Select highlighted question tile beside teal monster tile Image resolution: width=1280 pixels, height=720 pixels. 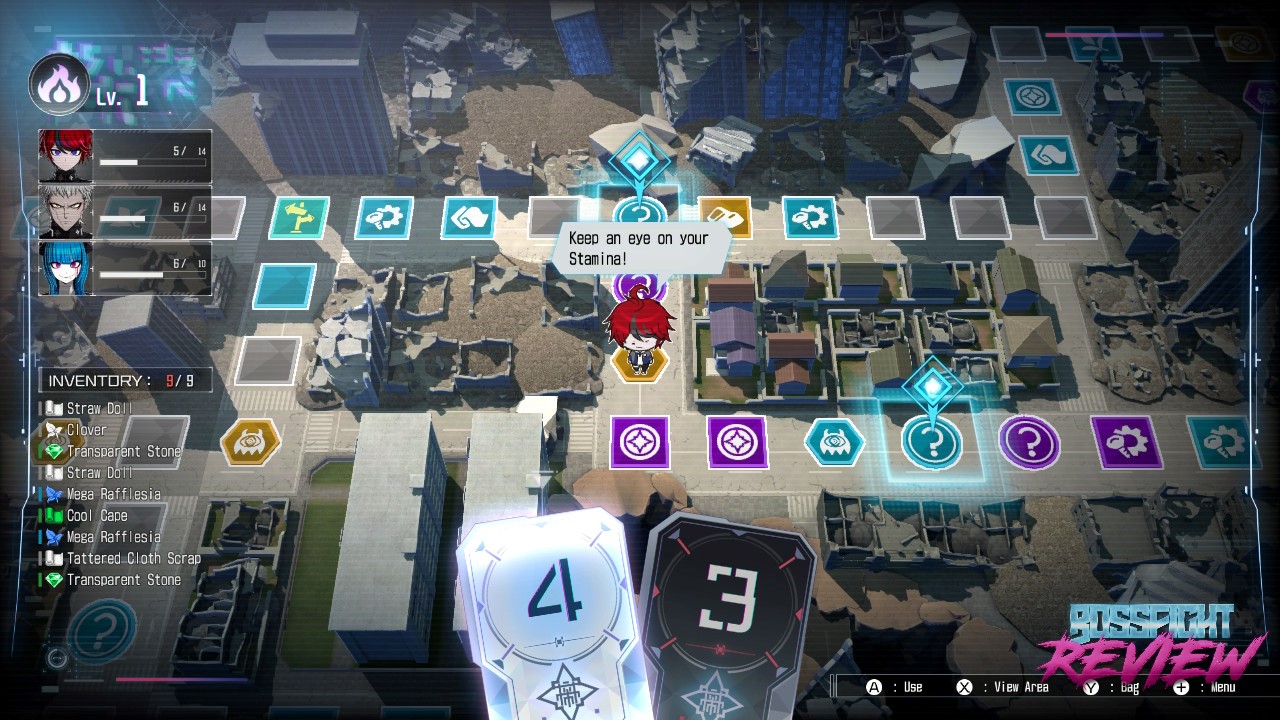click(x=932, y=442)
